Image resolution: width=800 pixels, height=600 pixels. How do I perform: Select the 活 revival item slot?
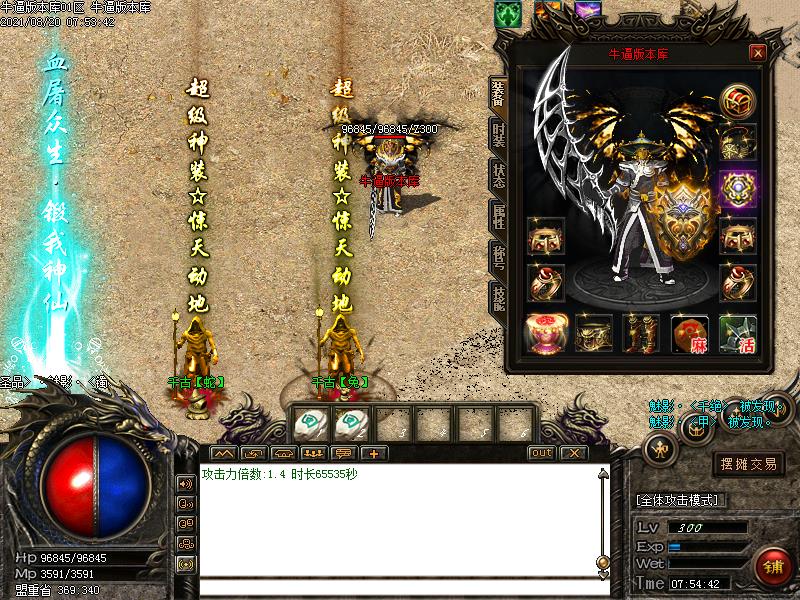(x=738, y=334)
